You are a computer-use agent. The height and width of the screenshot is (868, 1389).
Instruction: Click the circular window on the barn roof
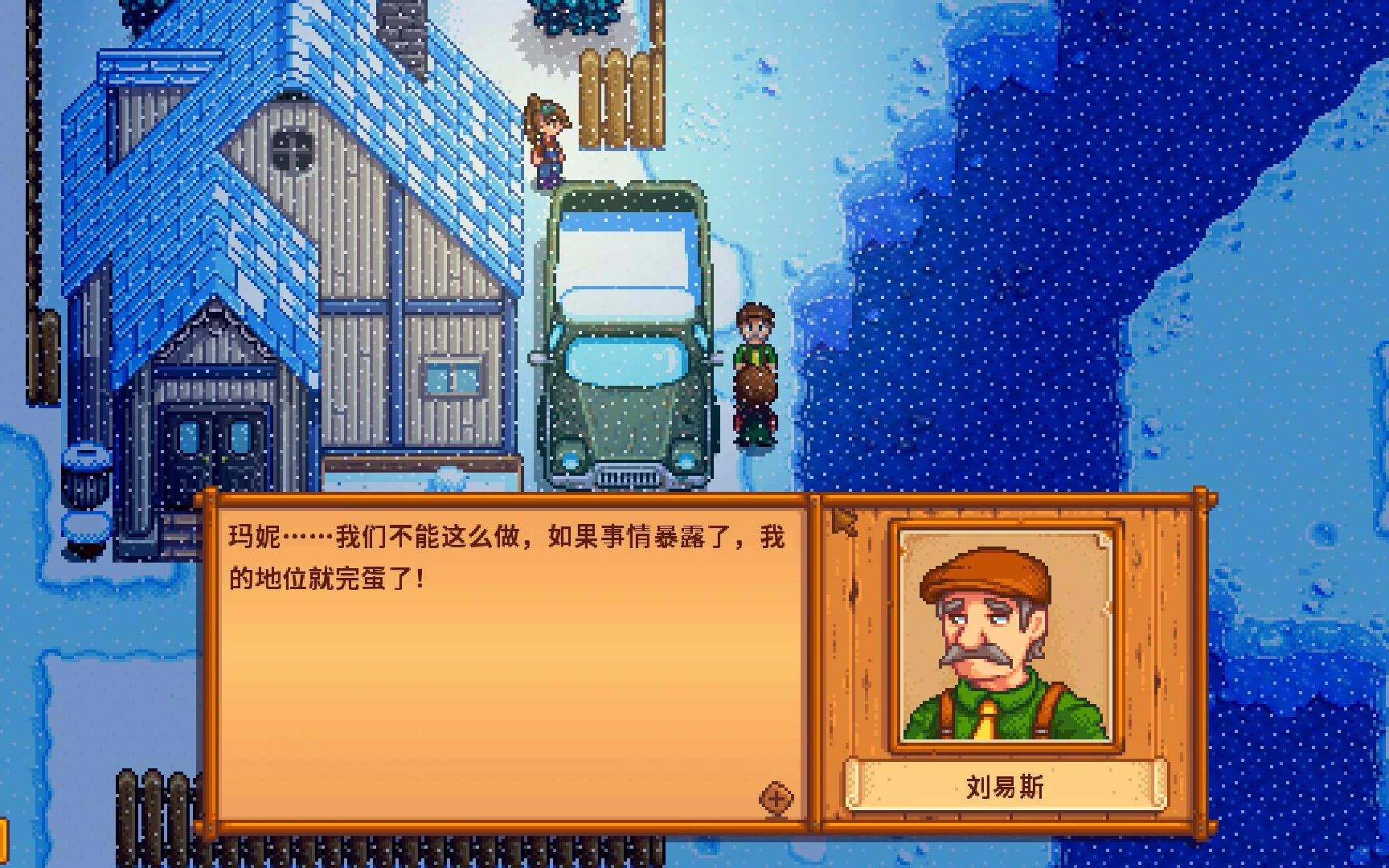tap(293, 149)
